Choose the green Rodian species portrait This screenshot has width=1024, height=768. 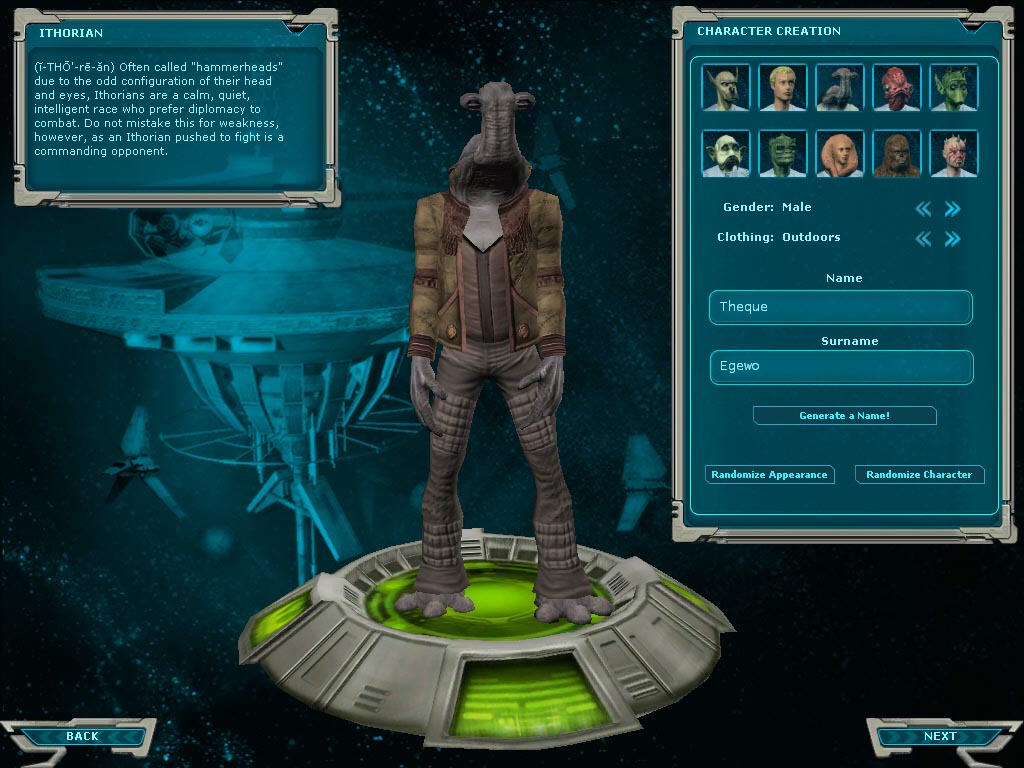coord(954,88)
